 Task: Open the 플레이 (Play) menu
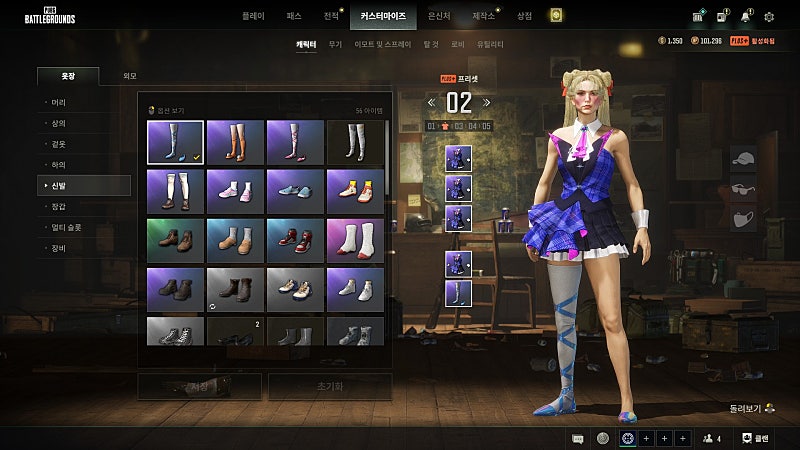(255, 16)
